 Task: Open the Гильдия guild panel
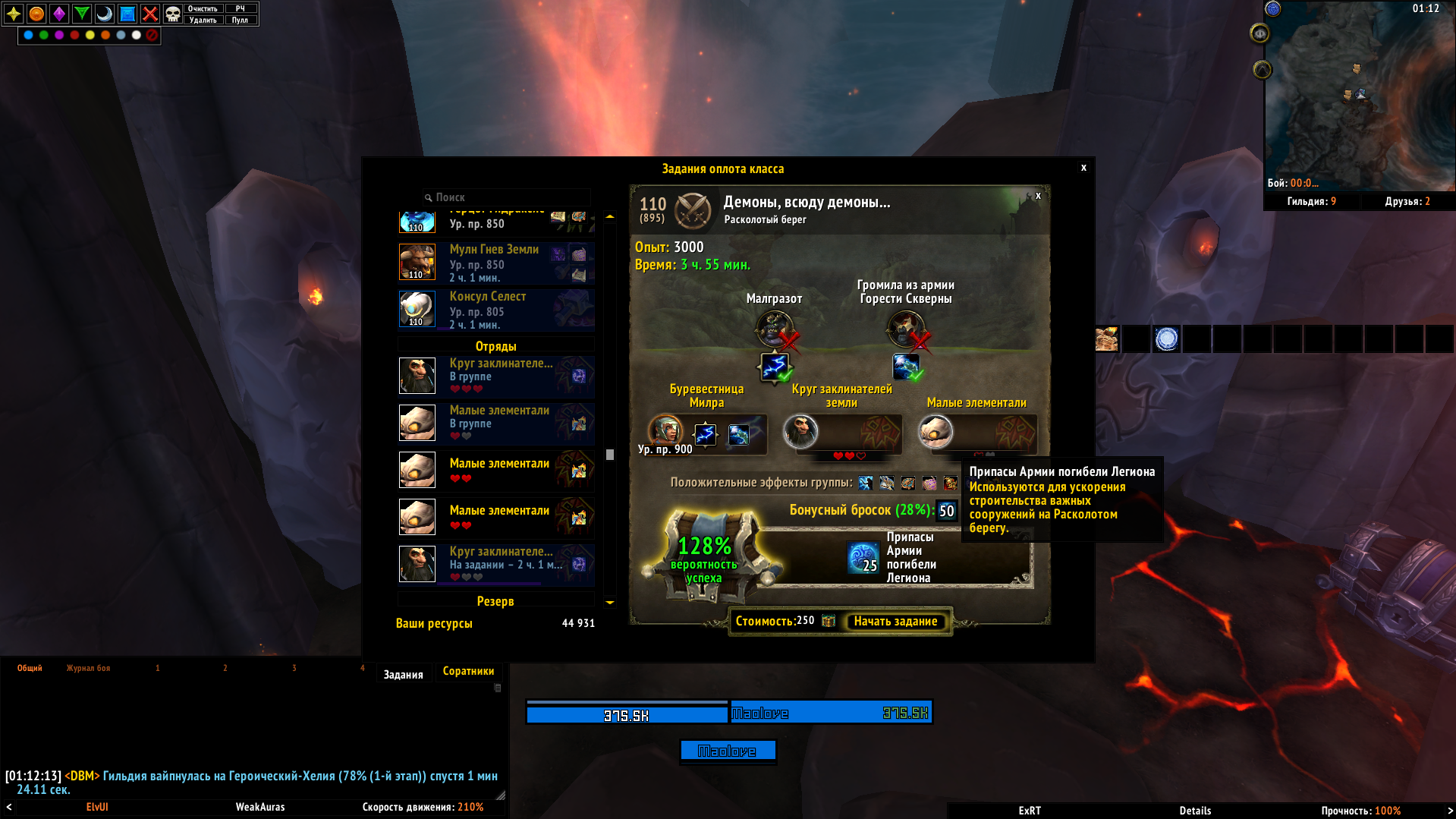click(x=1311, y=201)
